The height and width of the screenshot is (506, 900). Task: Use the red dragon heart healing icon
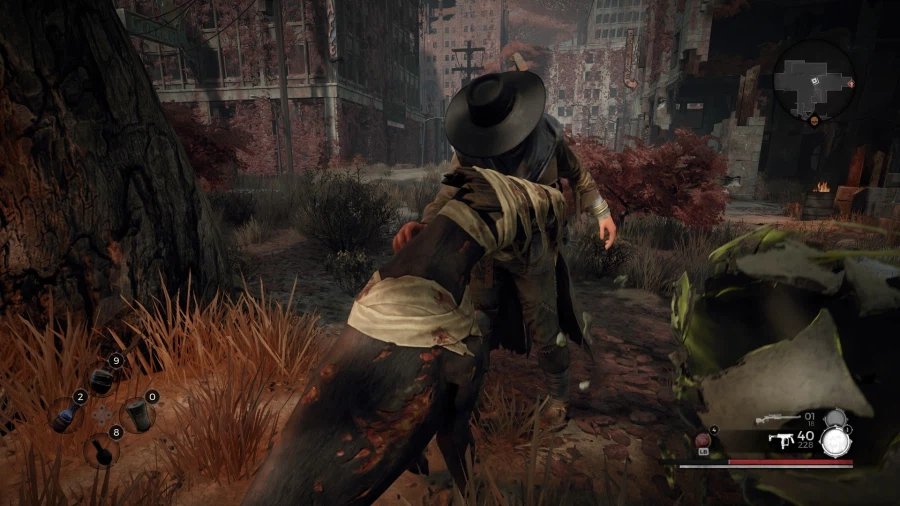click(703, 440)
